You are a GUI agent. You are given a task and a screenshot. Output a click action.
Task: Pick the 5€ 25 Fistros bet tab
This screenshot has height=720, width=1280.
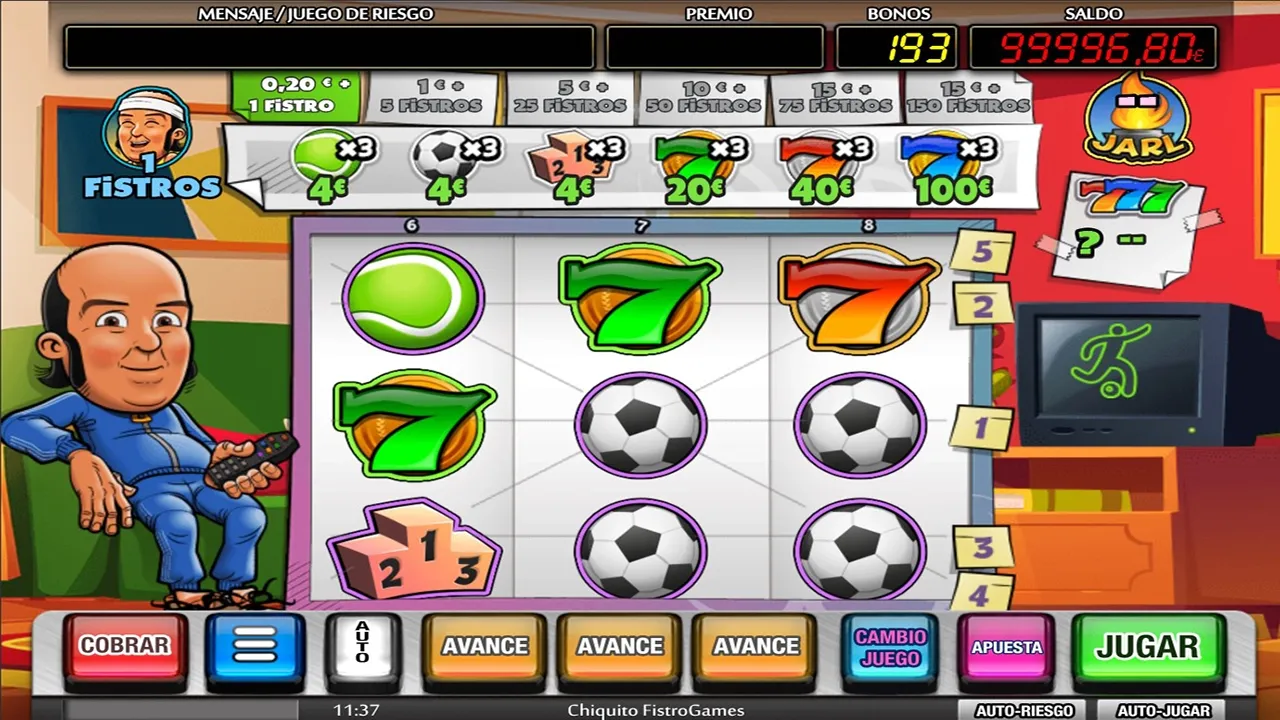570,96
